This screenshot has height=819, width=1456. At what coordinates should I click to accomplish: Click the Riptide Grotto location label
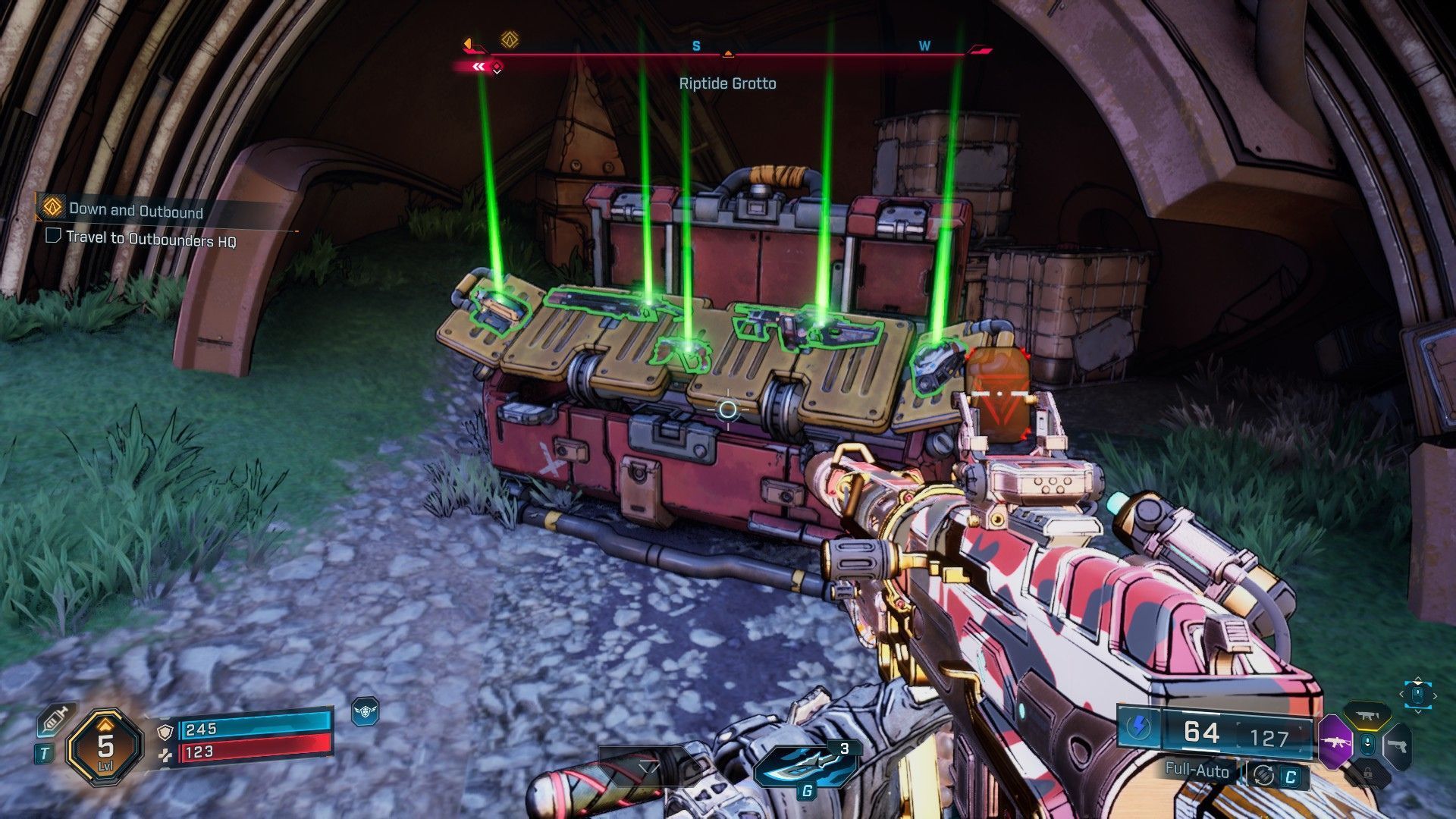tap(728, 83)
